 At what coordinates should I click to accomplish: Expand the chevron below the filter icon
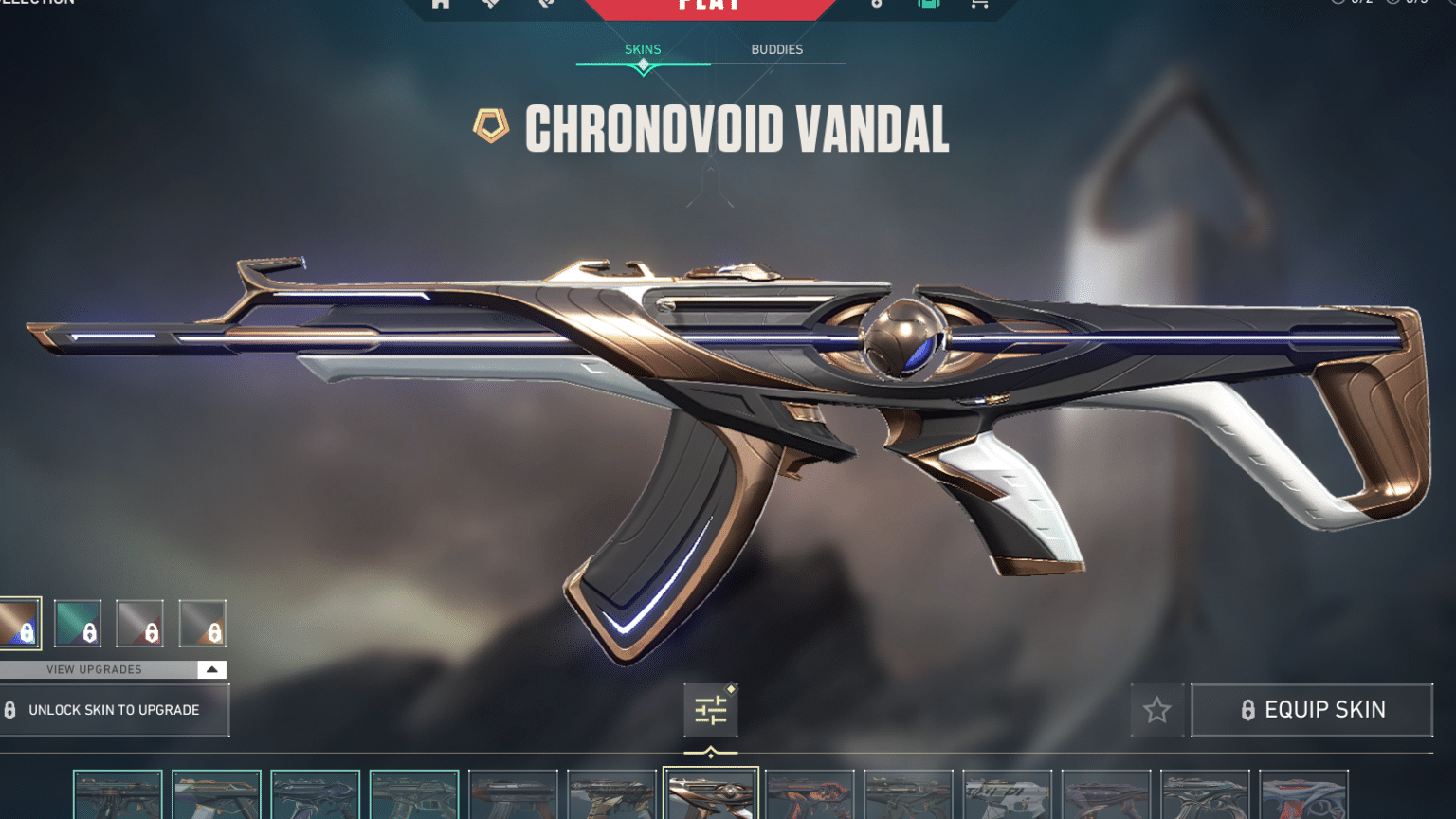pos(712,752)
